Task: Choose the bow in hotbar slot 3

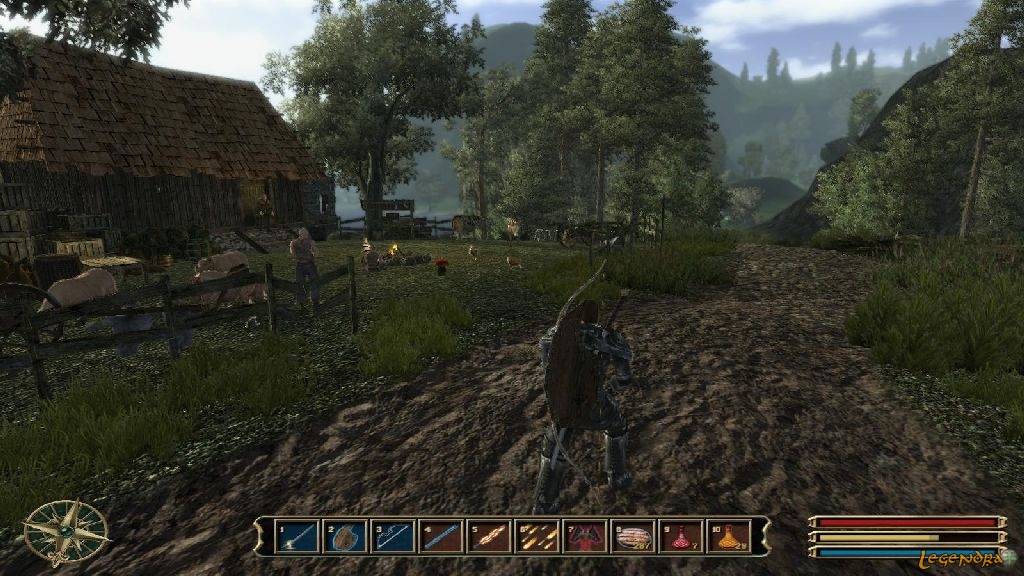Action: pyautogui.click(x=393, y=537)
